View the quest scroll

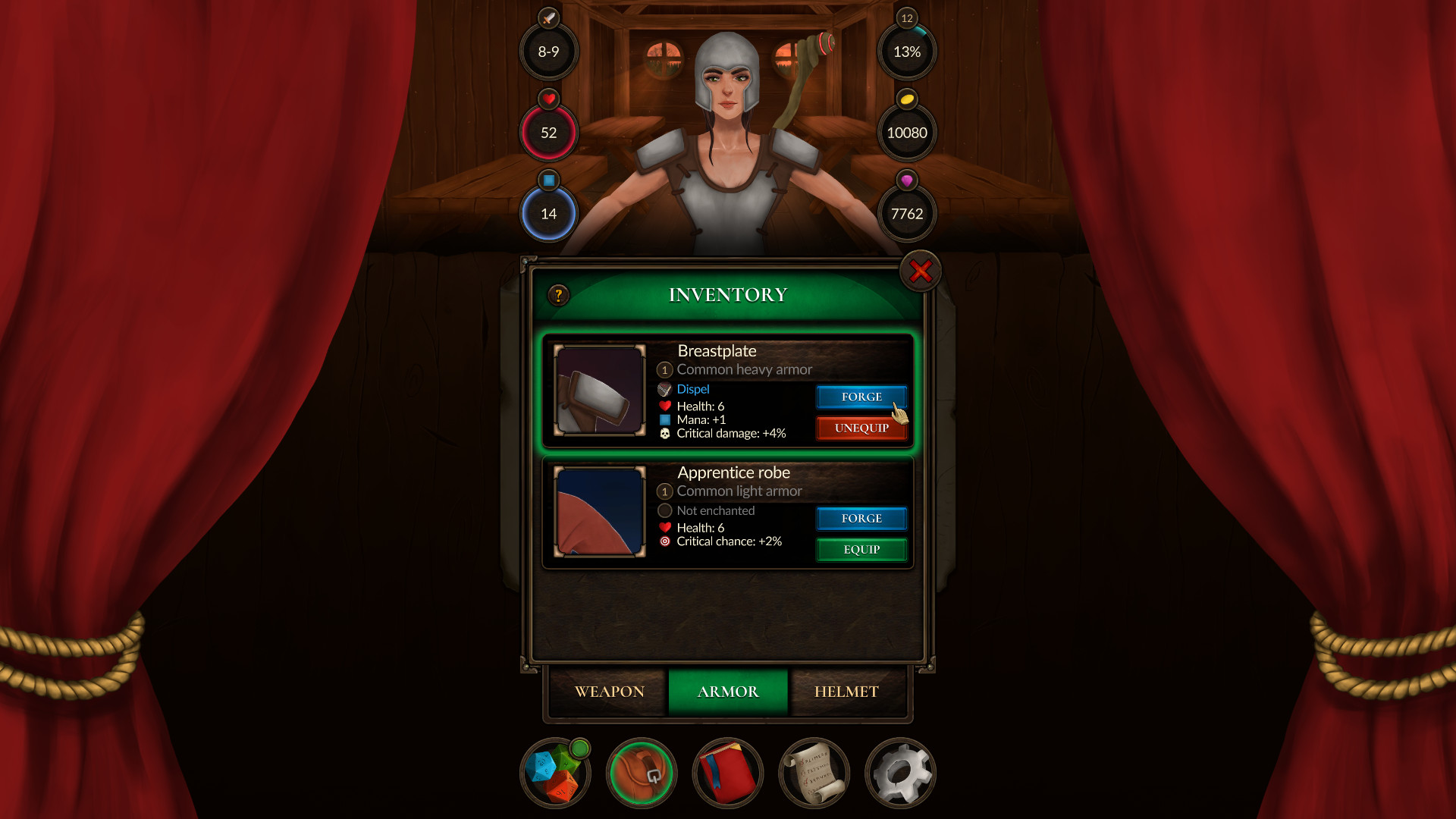pyautogui.click(x=814, y=773)
